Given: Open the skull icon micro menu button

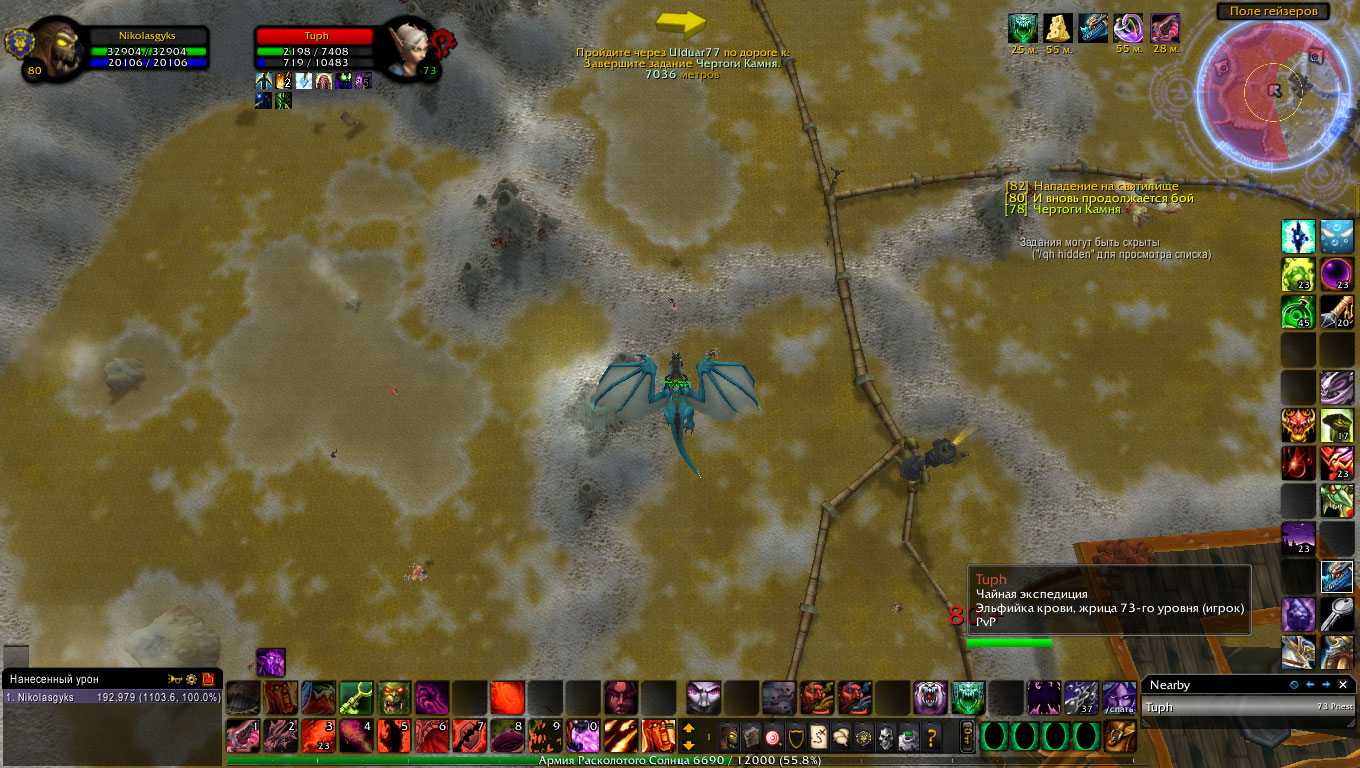Looking at the screenshot, I should 885,738.
